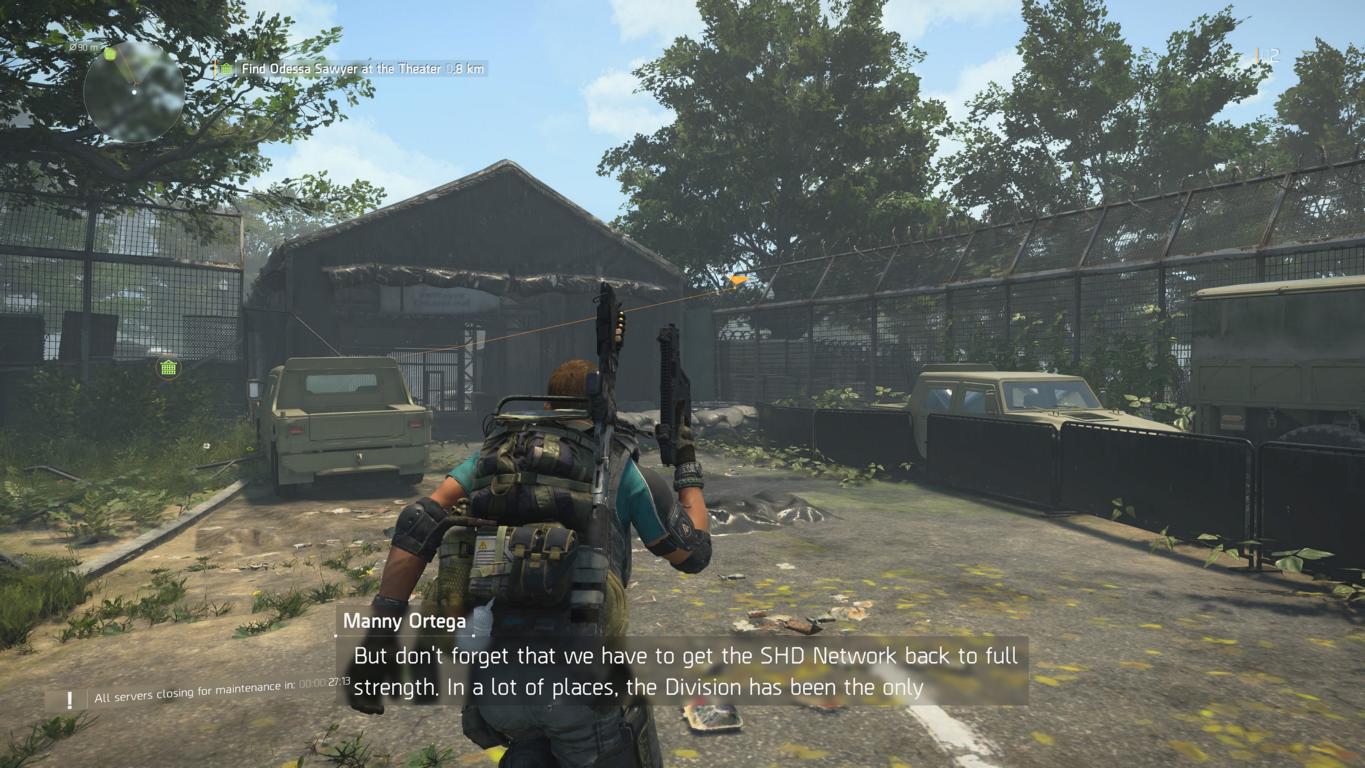
Task: Click the green hexagon marker on minimap
Action: click(x=110, y=54)
